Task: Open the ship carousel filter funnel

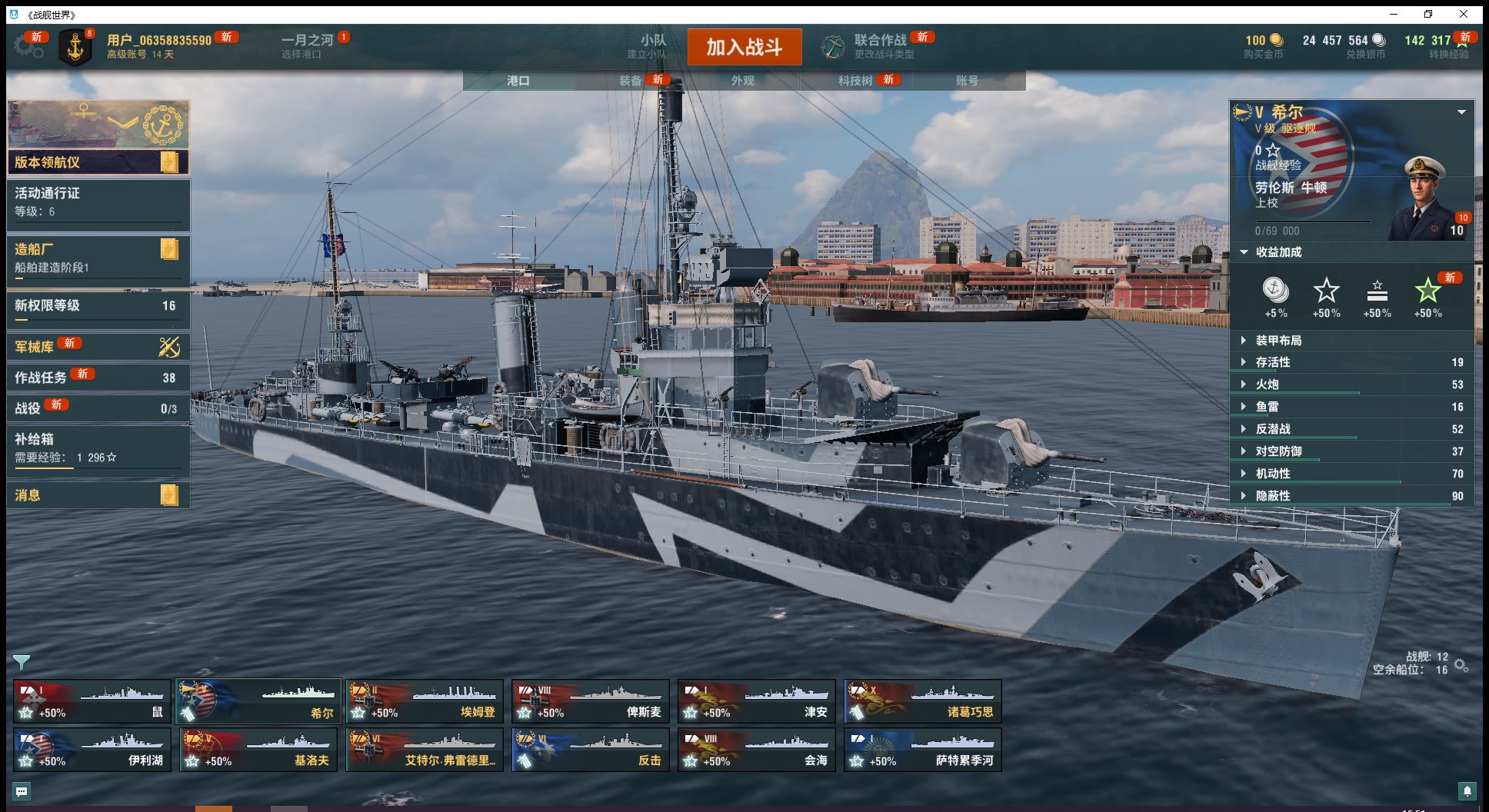Action: 22,662
